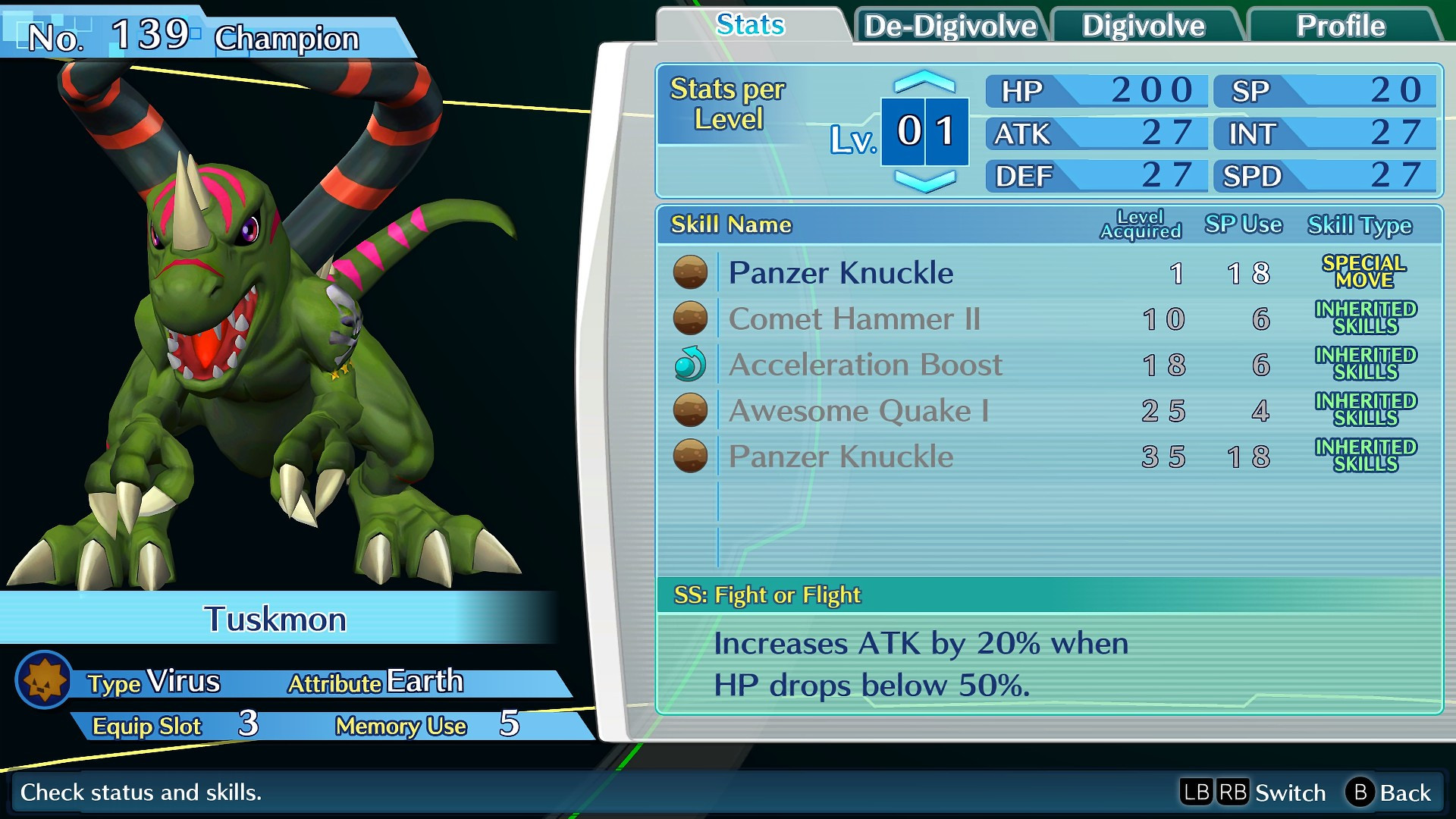This screenshot has height=819, width=1456.
Task: Select the Digivolve tab
Action: [1143, 27]
